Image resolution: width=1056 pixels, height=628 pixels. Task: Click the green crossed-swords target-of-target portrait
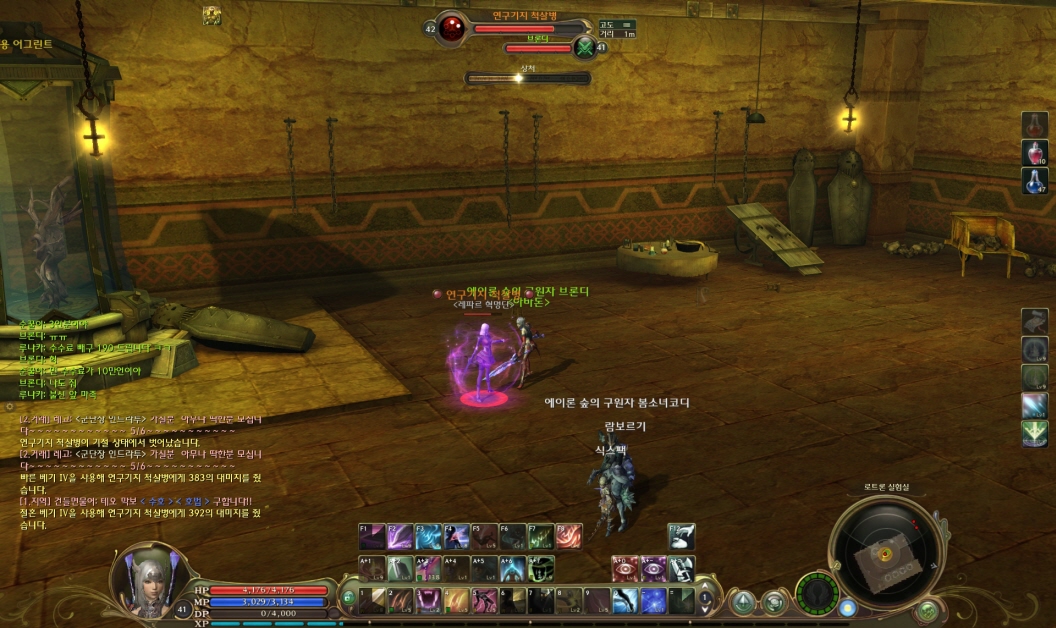[585, 47]
